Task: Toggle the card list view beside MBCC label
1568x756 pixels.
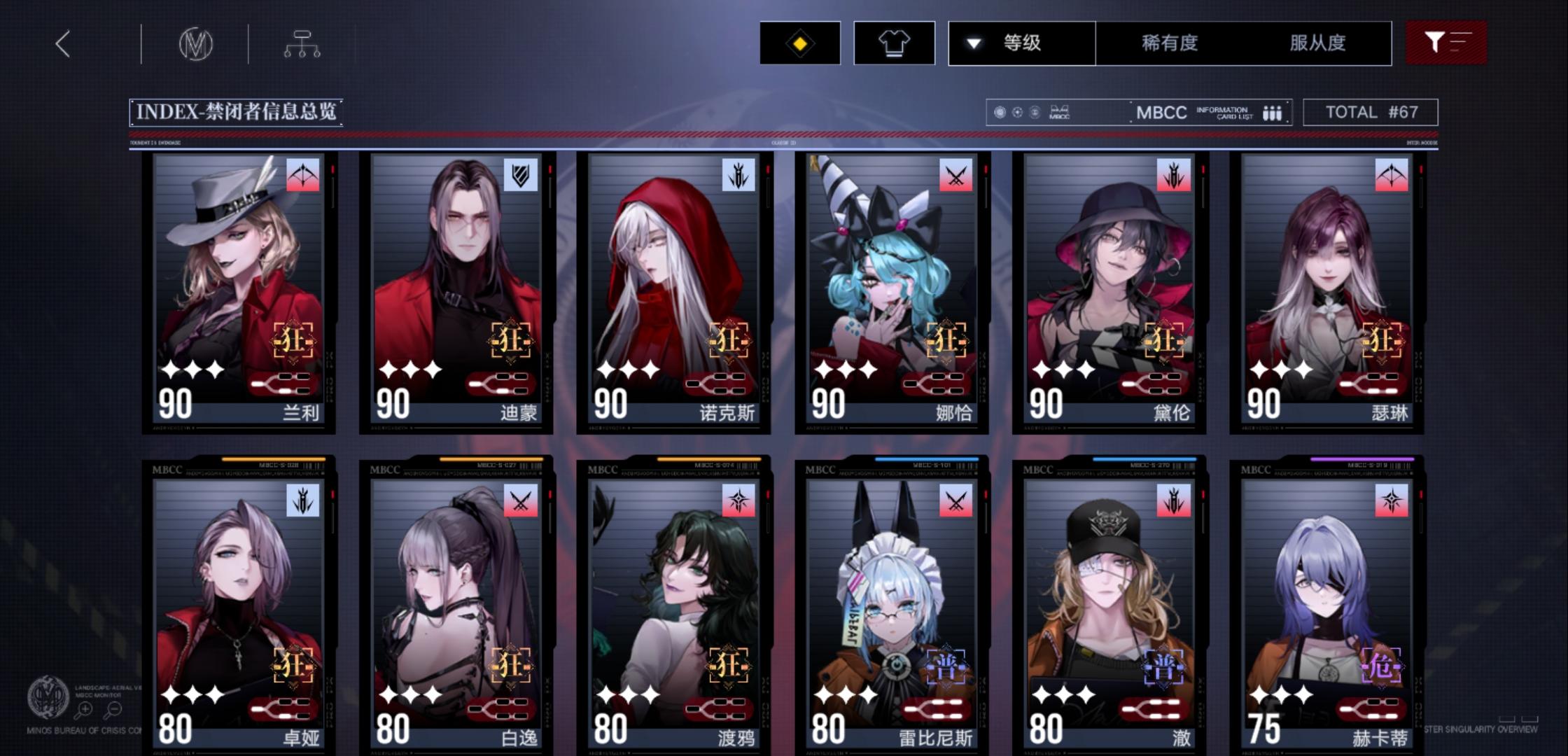Action: [1273, 112]
